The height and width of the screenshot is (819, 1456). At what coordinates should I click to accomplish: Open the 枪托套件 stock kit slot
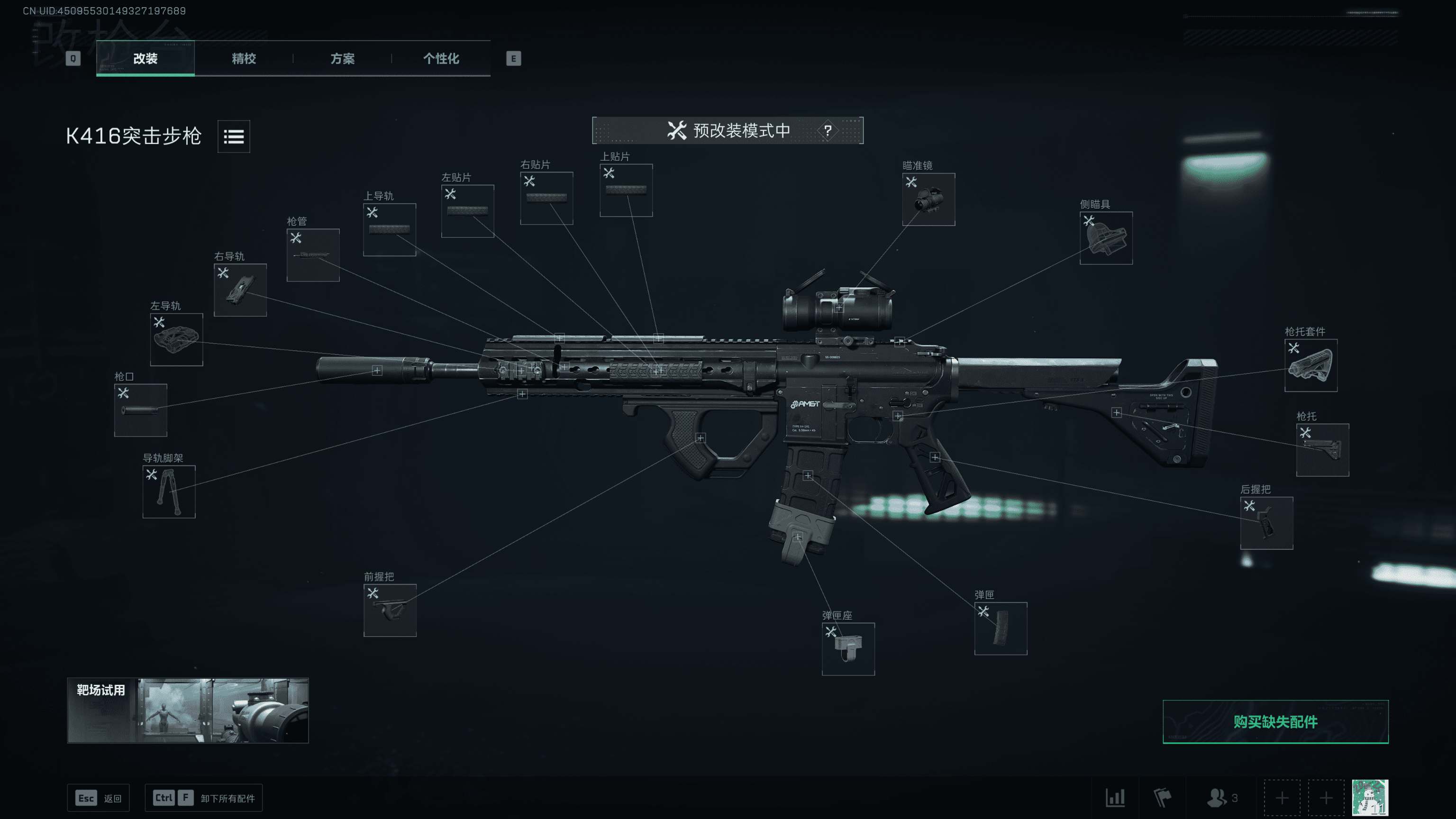[1310, 365]
